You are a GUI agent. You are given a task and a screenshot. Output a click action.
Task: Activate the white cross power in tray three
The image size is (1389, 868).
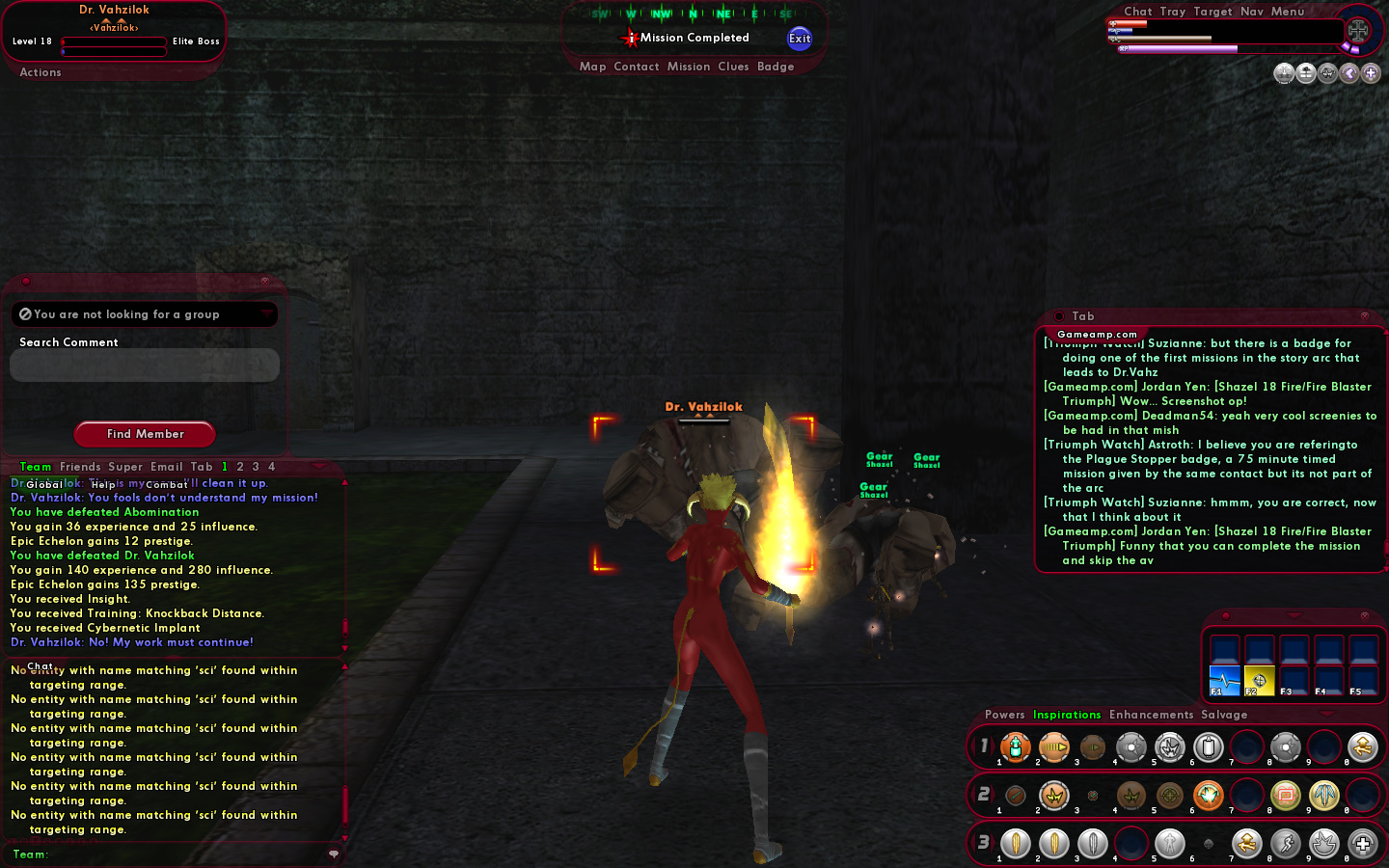(1362, 844)
